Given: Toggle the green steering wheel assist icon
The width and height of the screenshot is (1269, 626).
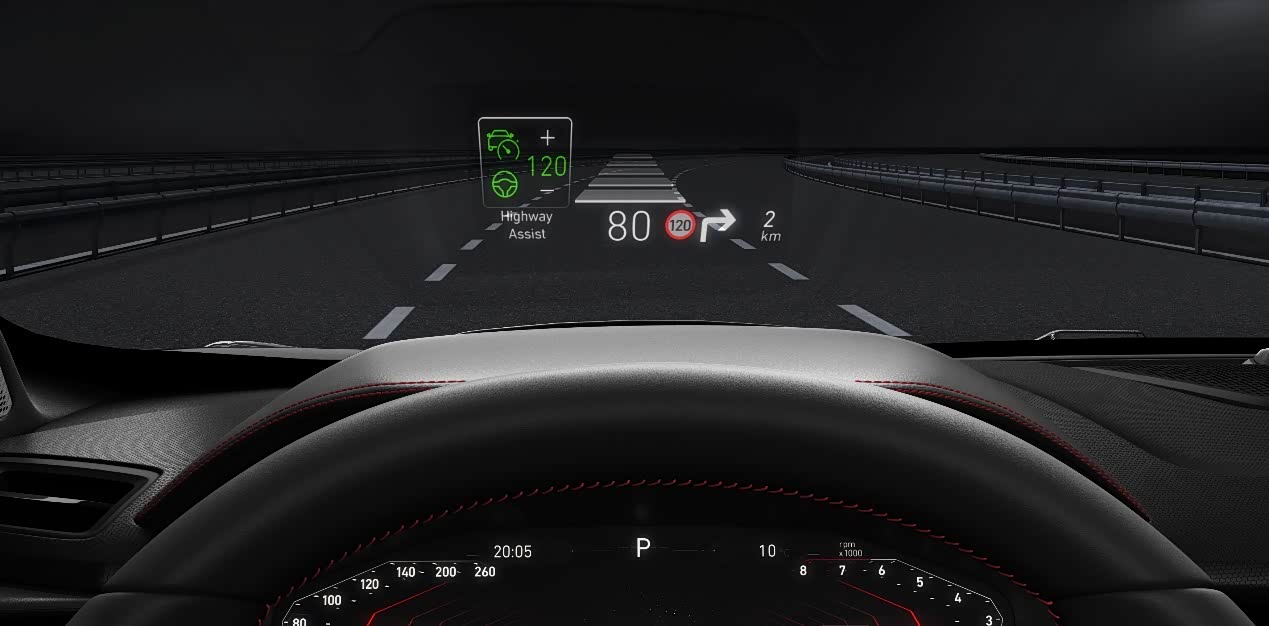Looking at the screenshot, I should (505, 185).
